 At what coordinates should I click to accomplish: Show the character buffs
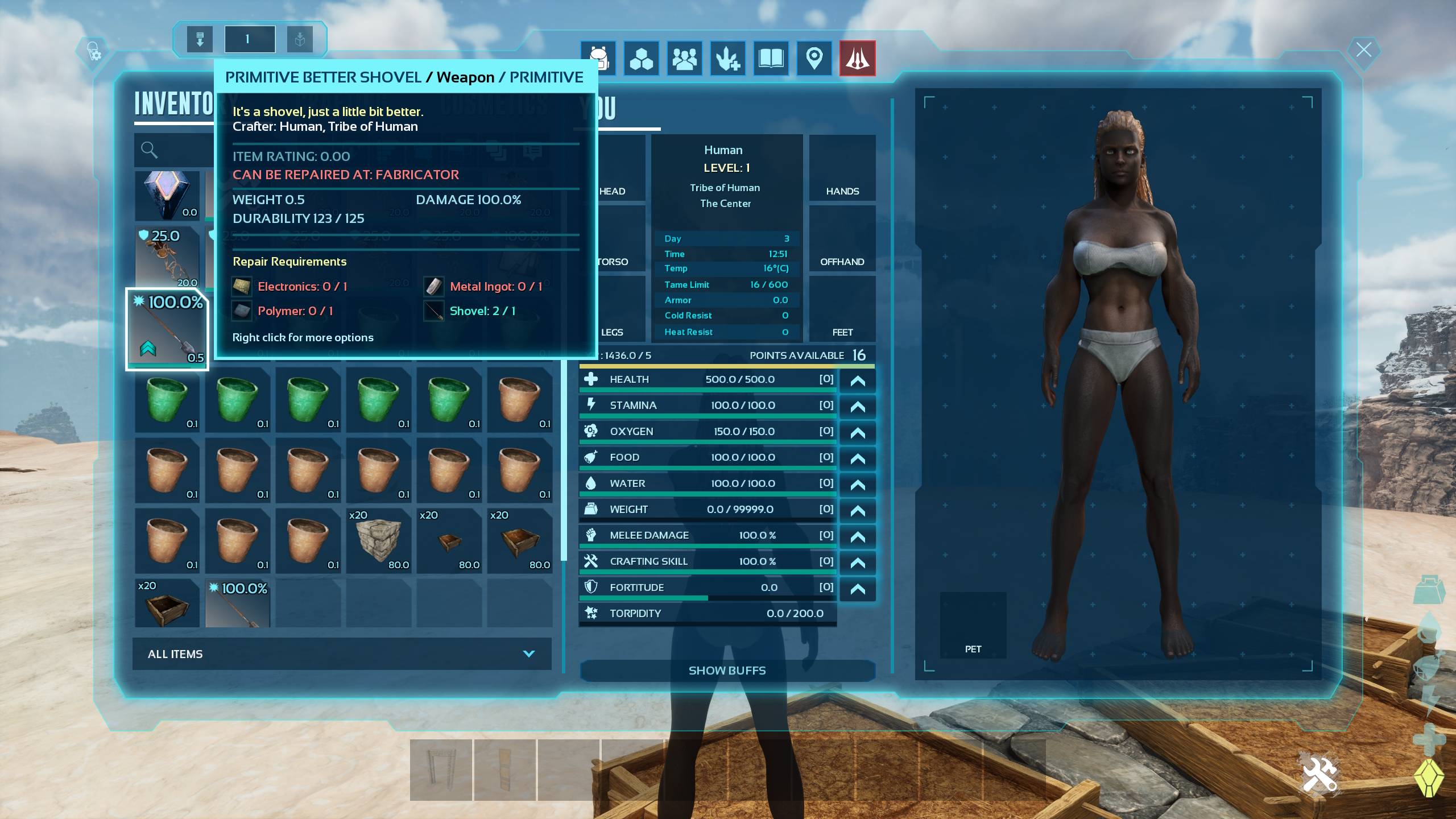[727, 671]
